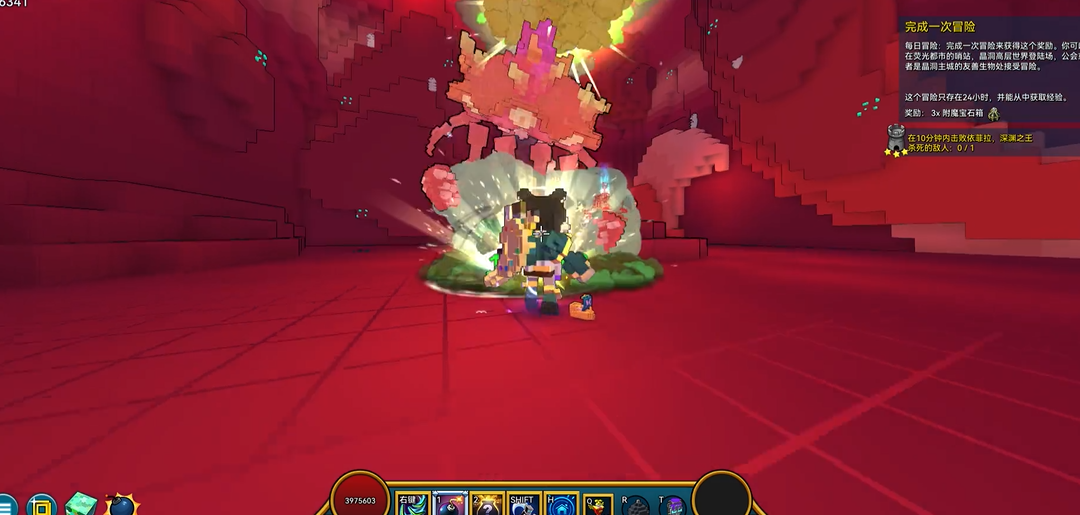The width and height of the screenshot is (1080, 515).
Task: Open the blue list menu icon
Action: click(7, 506)
